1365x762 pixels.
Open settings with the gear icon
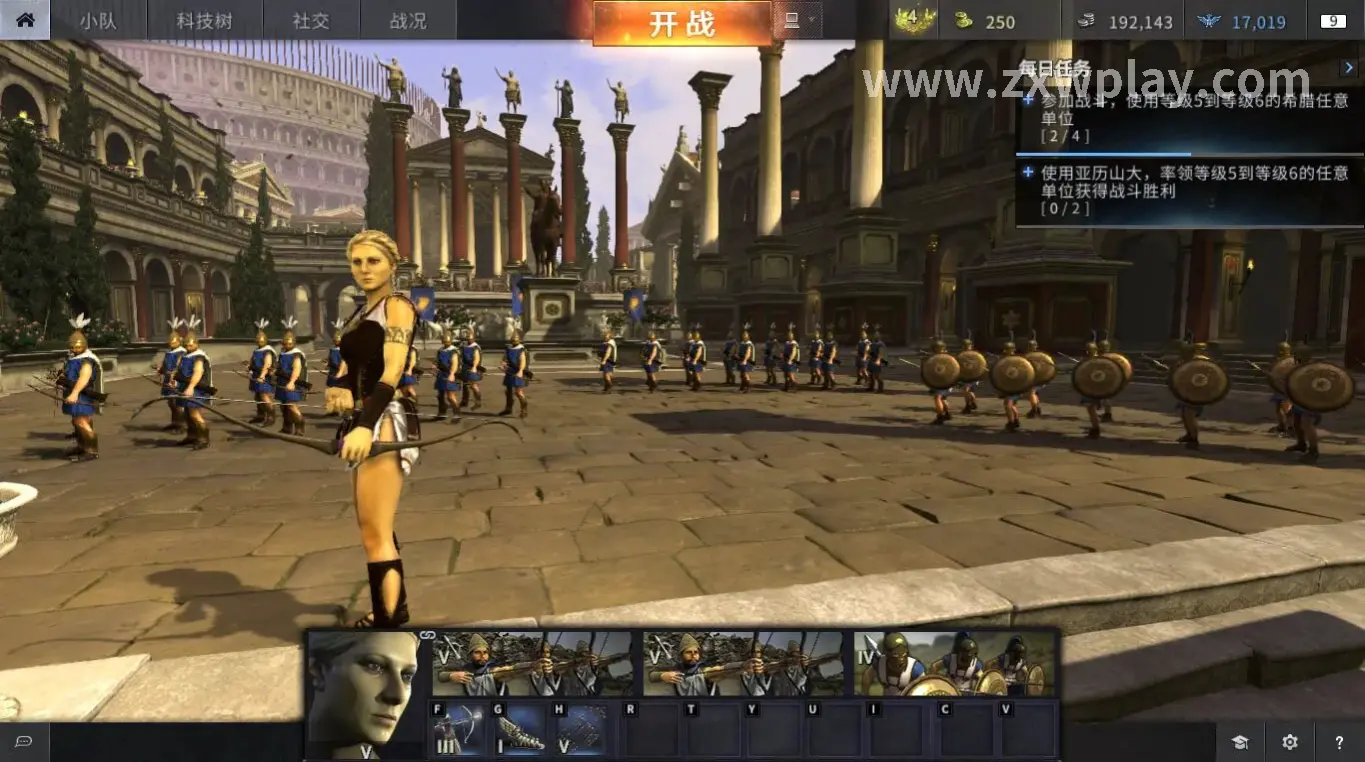pyautogui.click(x=1289, y=742)
